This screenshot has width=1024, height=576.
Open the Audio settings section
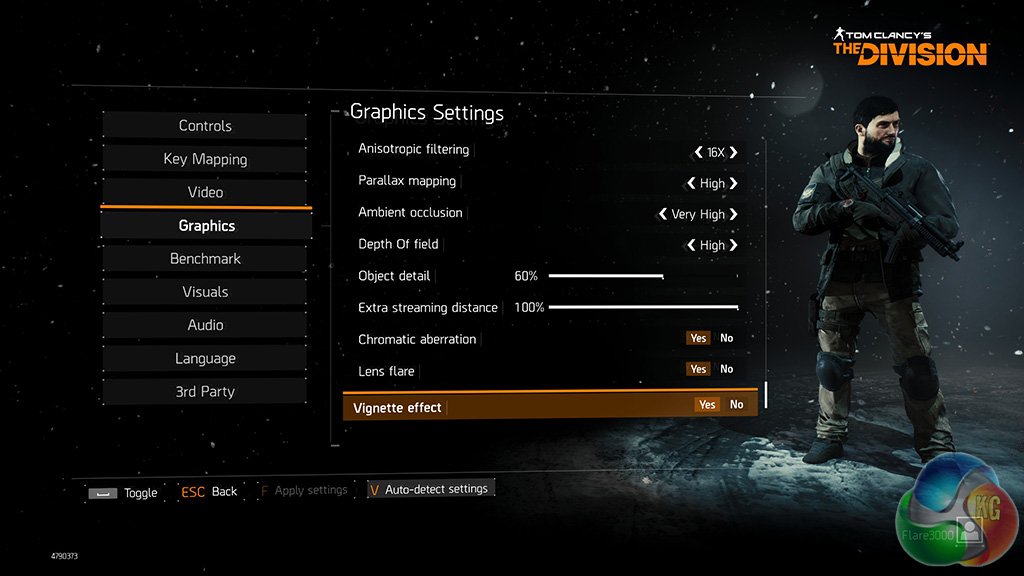205,325
